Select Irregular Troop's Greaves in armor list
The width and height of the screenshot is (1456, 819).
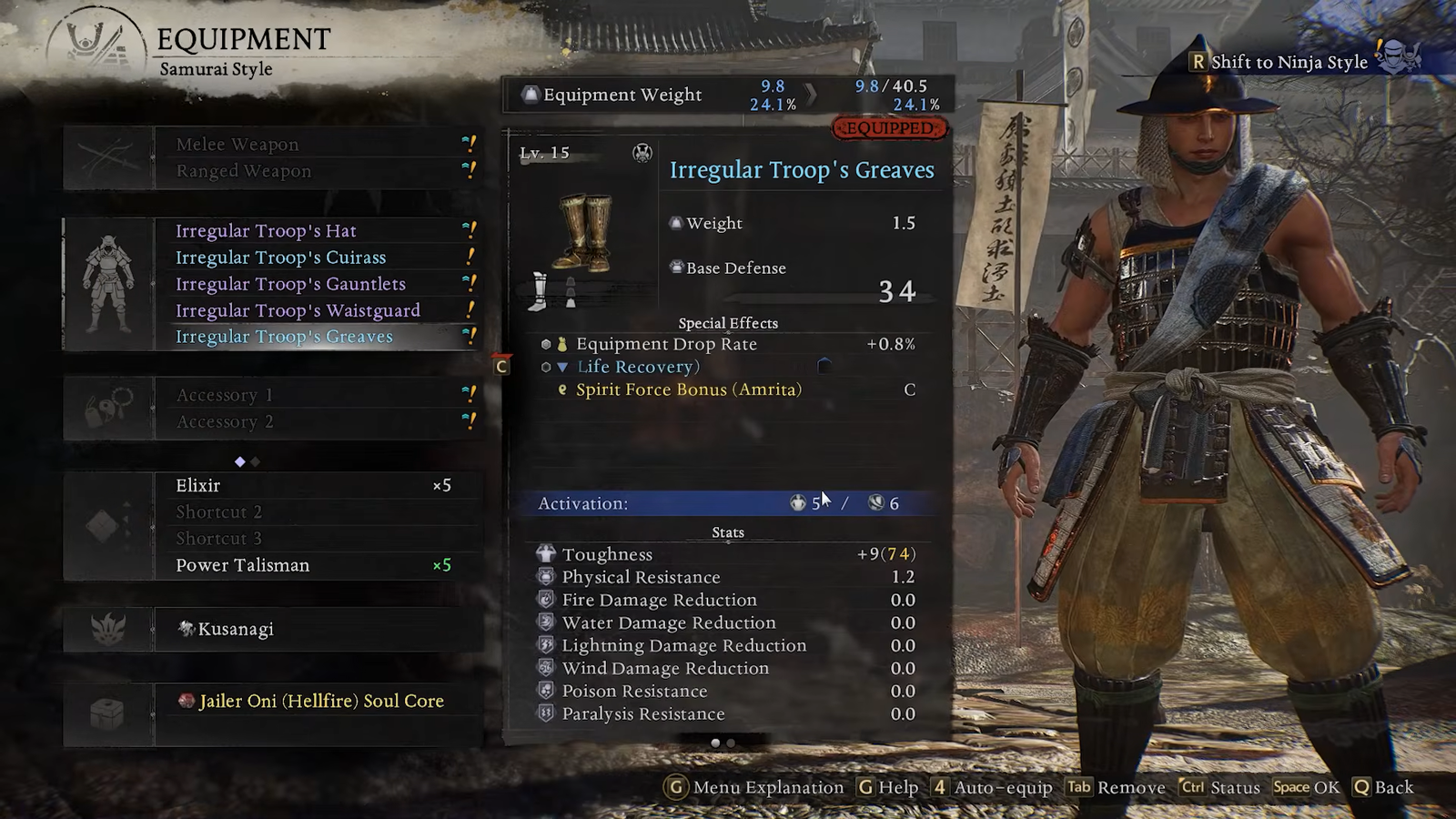click(x=284, y=337)
